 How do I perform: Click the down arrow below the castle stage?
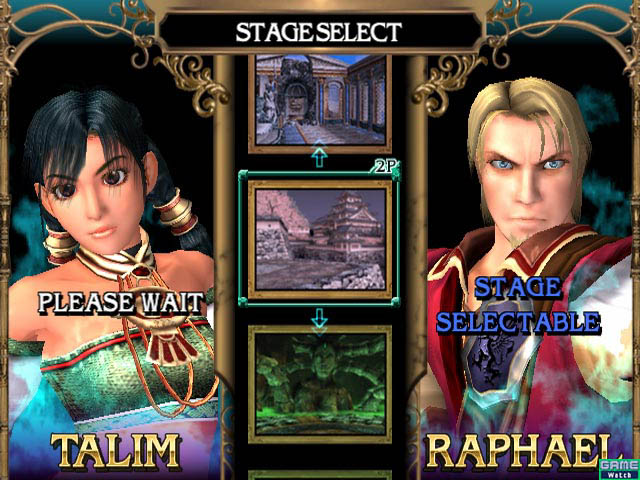click(319, 318)
